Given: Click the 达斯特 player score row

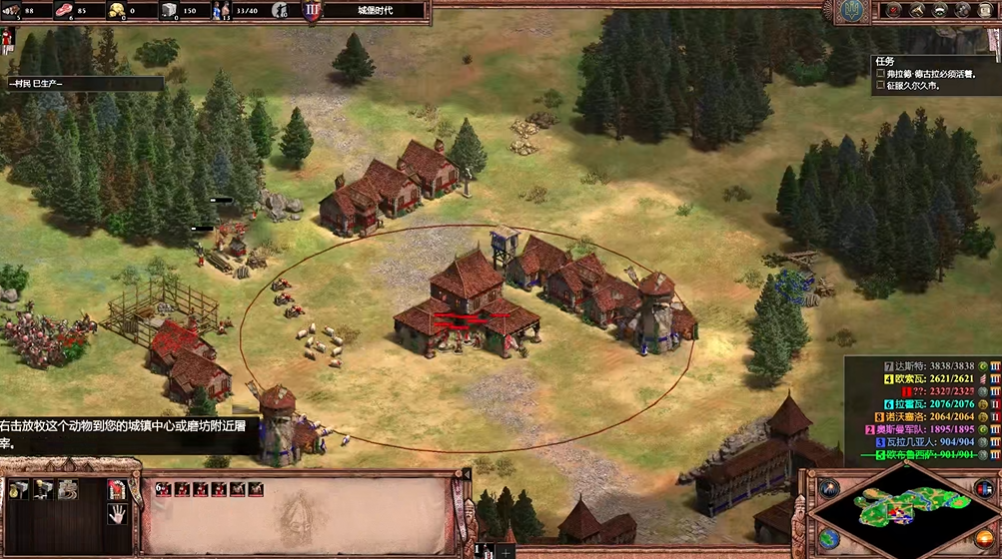Looking at the screenshot, I should click(x=920, y=367).
